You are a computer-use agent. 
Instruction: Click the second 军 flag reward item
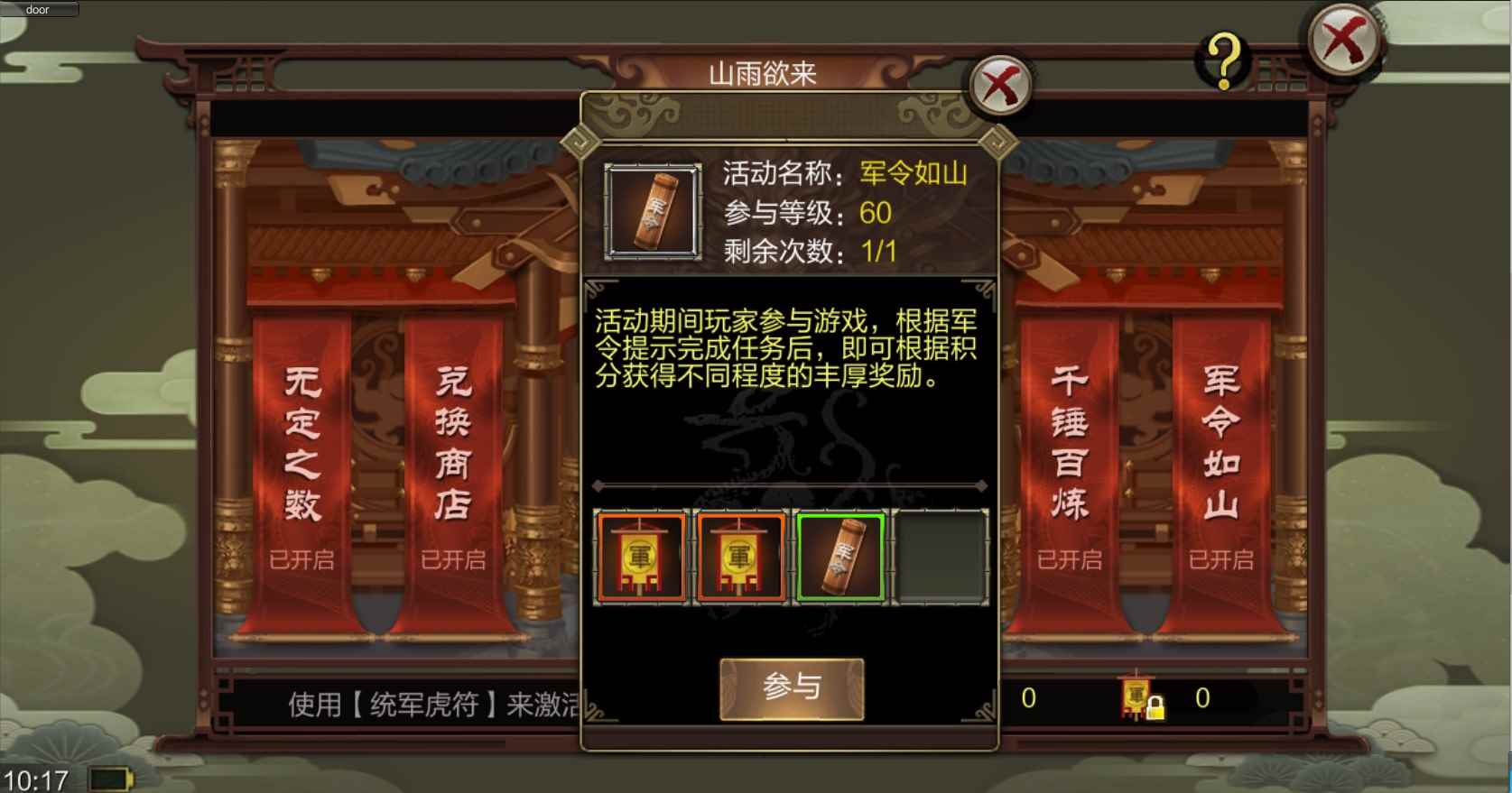741,557
